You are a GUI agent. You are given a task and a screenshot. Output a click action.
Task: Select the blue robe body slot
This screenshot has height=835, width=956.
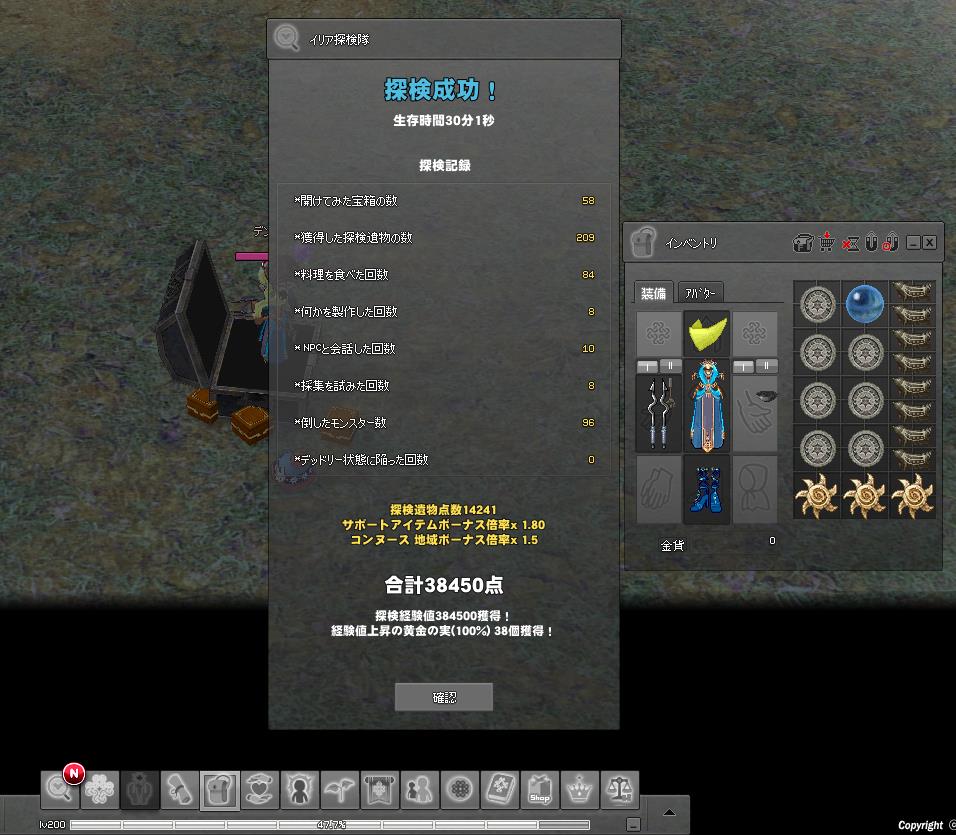pos(707,412)
